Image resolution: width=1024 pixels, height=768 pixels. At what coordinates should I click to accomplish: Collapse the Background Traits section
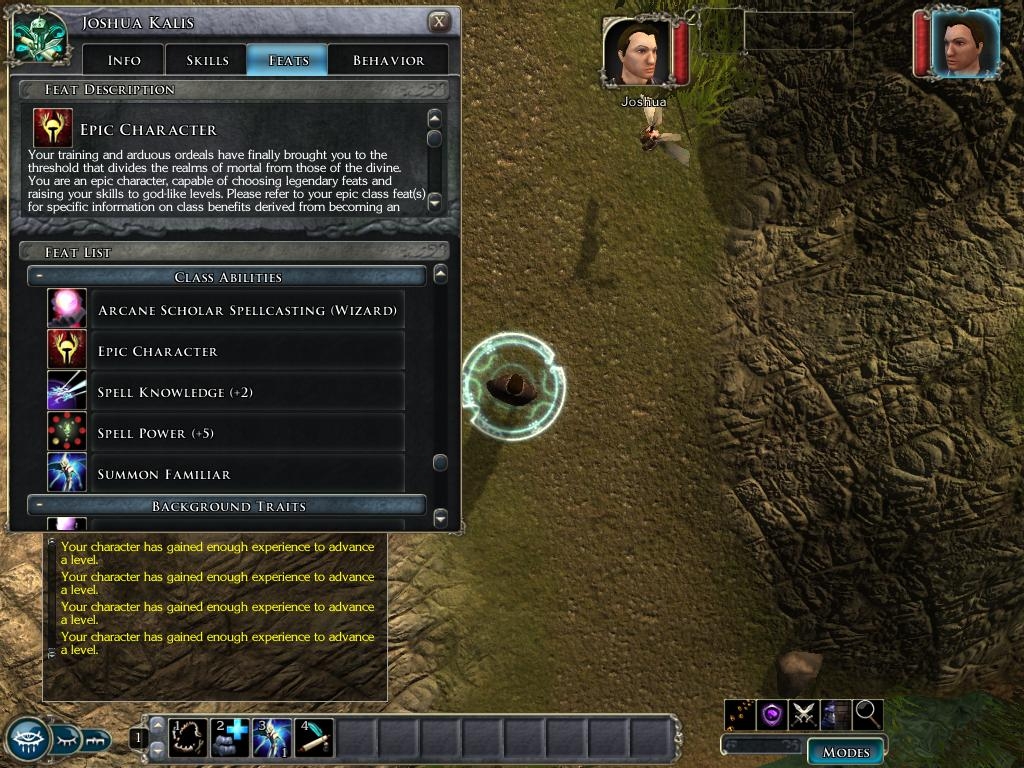point(36,506)
